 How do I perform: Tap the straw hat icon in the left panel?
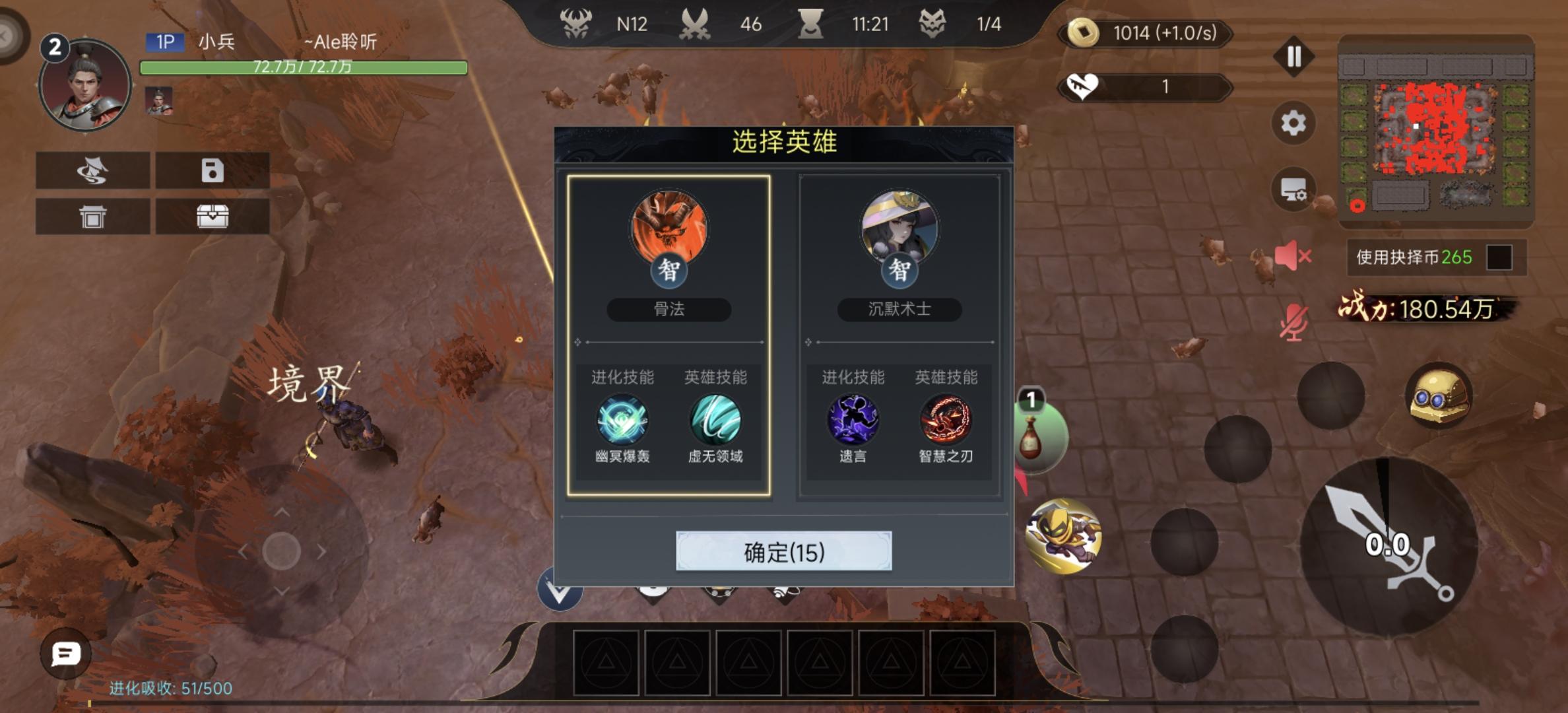92,171
